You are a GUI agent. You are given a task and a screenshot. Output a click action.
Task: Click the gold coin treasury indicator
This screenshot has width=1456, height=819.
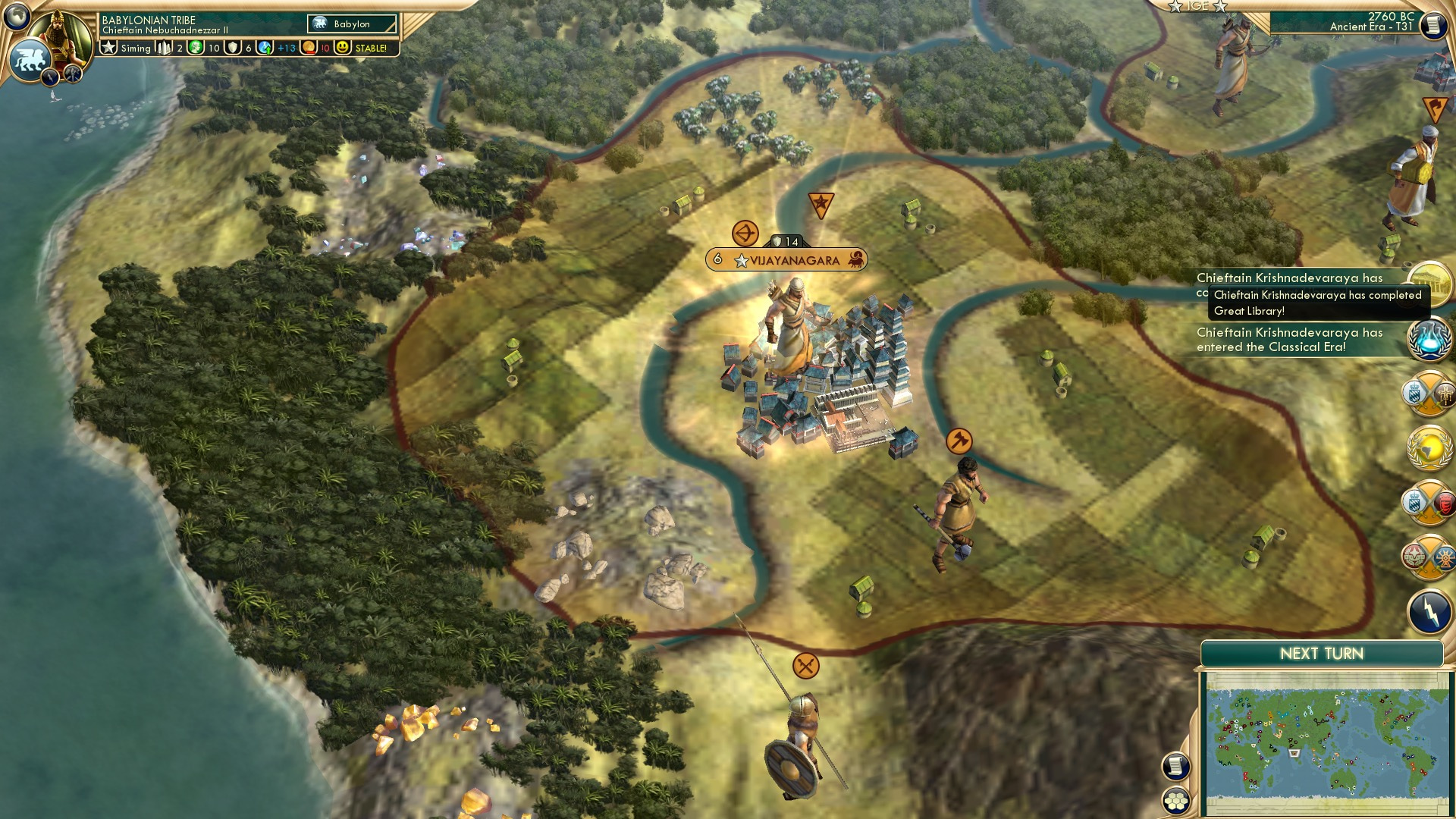[x=308, y=47]
